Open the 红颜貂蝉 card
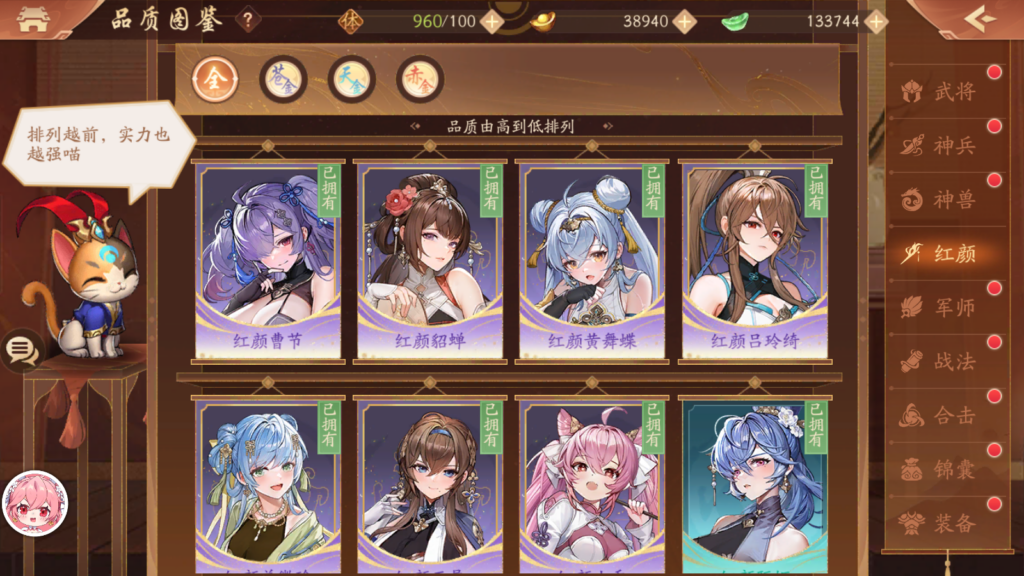The width and height of the screenshot is (1024, 576). 430,260
